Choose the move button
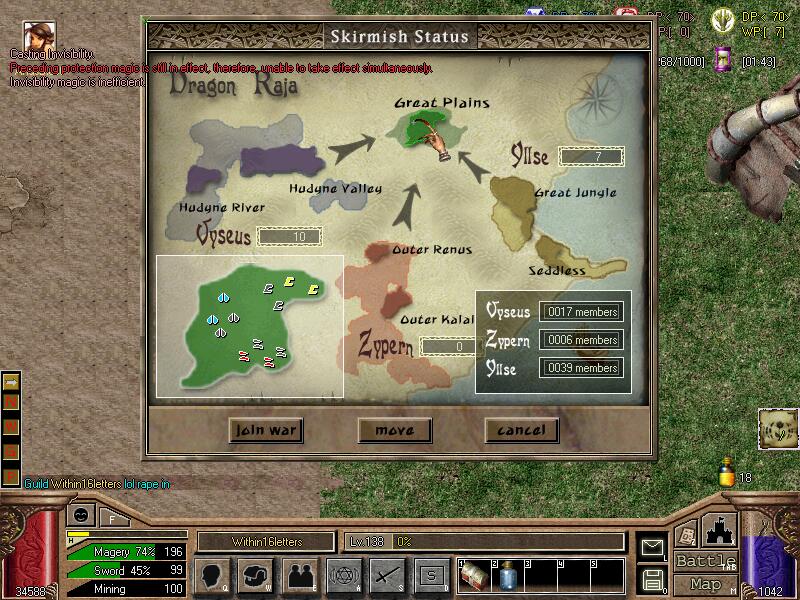This screenshot has height=600, width=800. coord(394,430)
